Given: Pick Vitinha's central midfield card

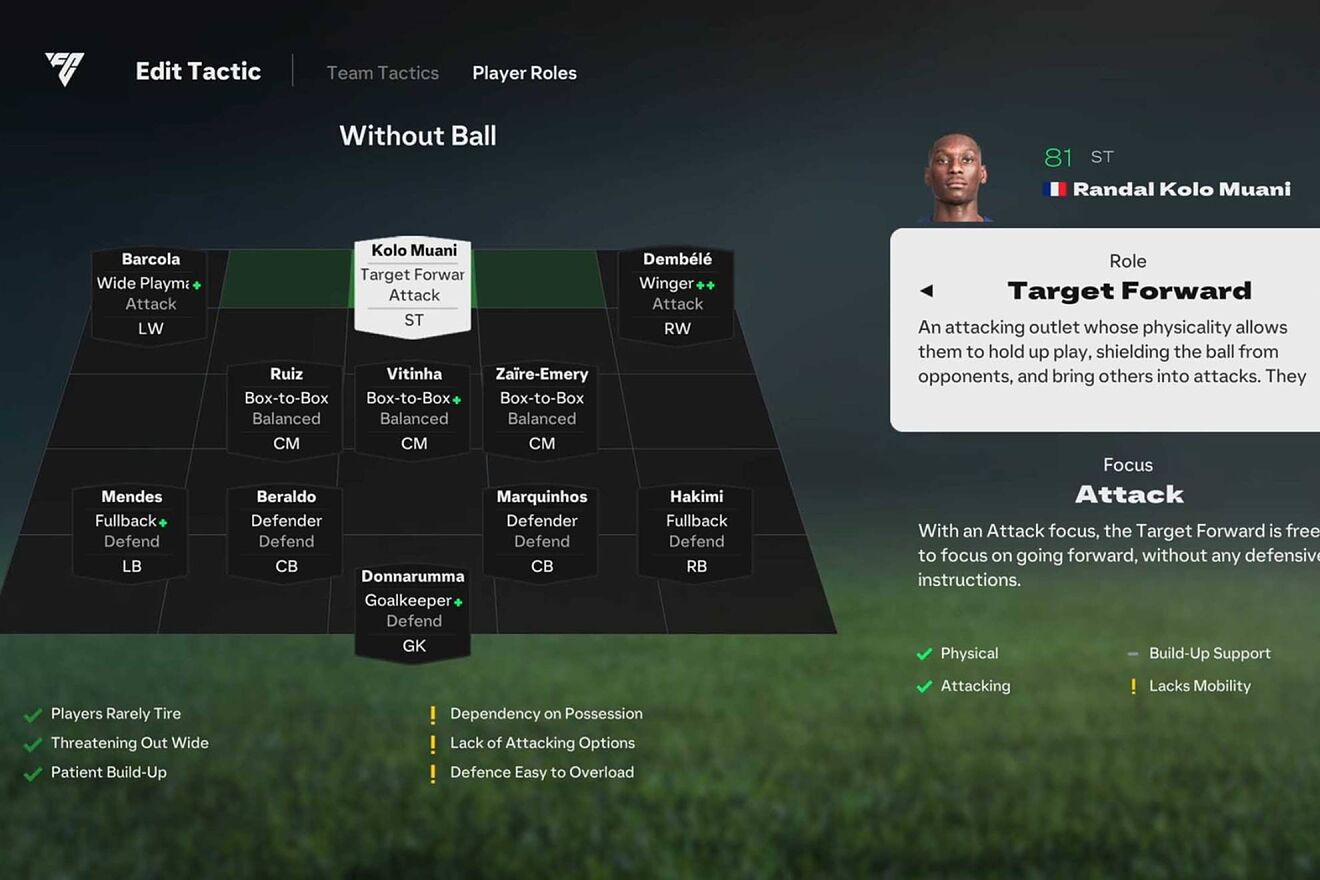Looking at the screenshot, I should [413, 408].
